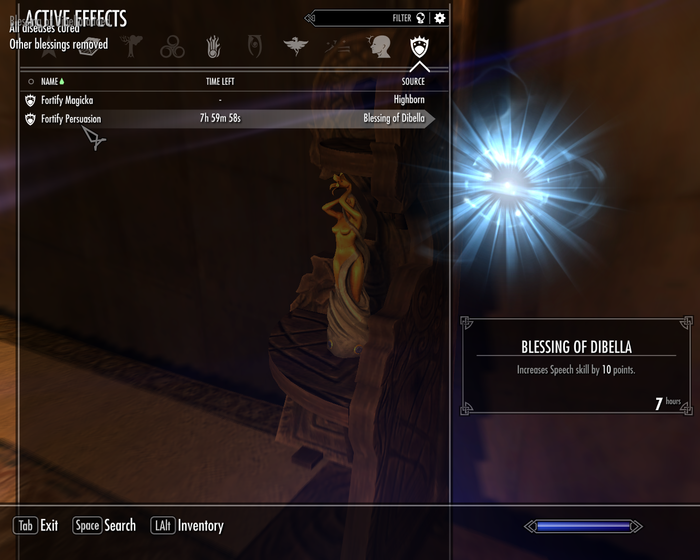Image resolution: width=700 pixels, height=560 pixels.
Task: Select the oval eye symbol category tab
Action: pos(254,46)
